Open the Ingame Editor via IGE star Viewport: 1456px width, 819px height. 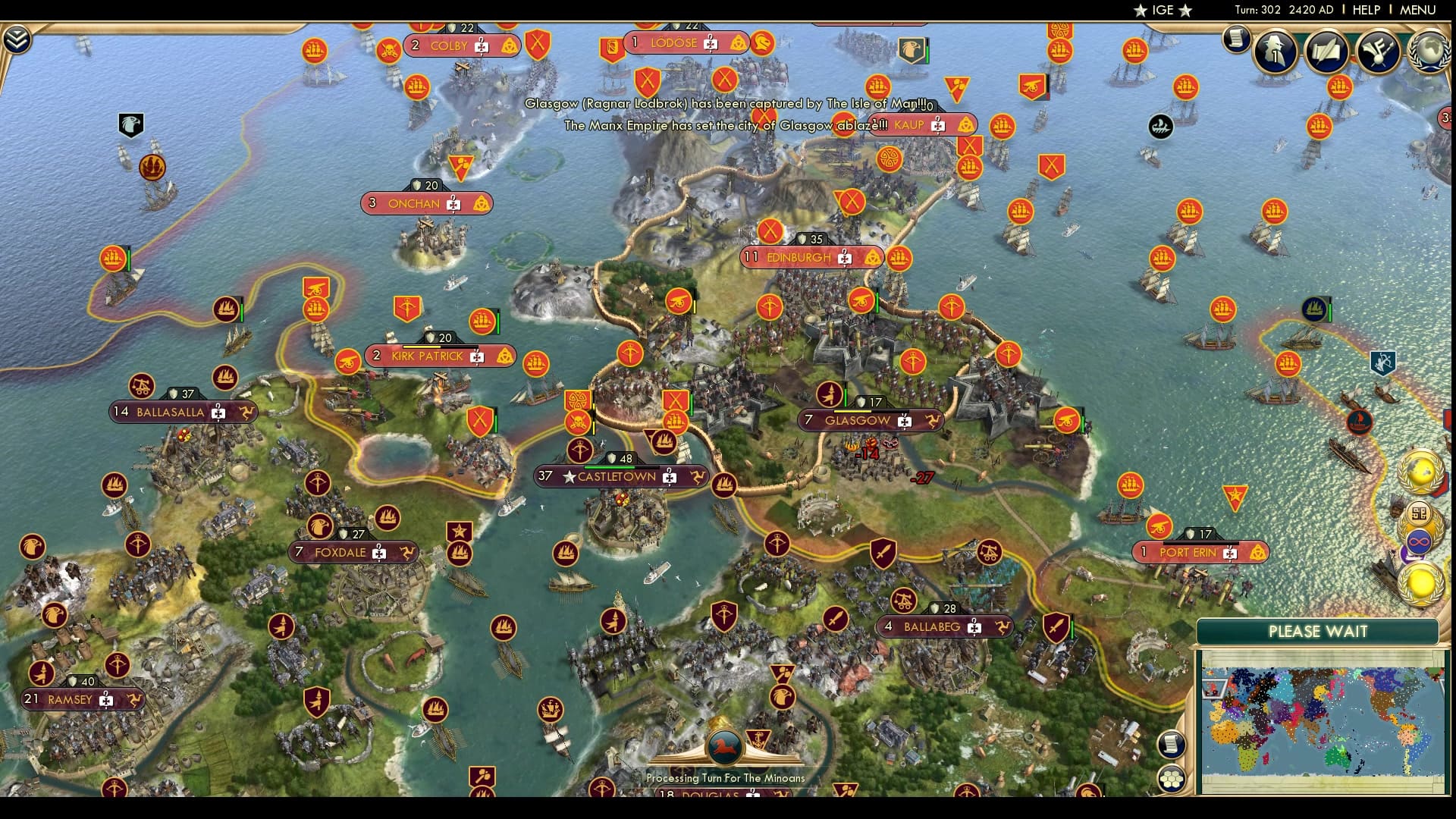[1163, 11]
